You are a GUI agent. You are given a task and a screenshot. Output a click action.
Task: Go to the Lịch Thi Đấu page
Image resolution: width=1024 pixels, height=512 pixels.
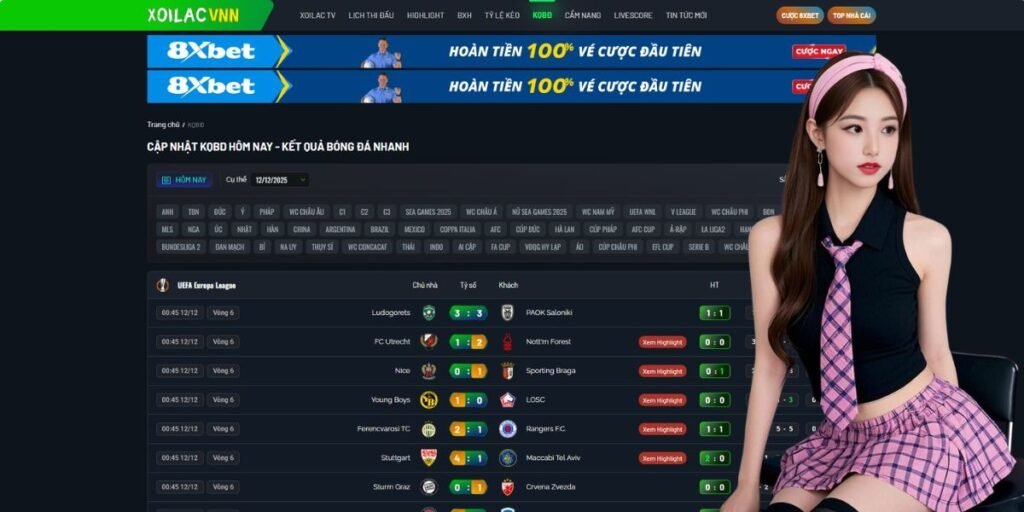click(371, 16)
